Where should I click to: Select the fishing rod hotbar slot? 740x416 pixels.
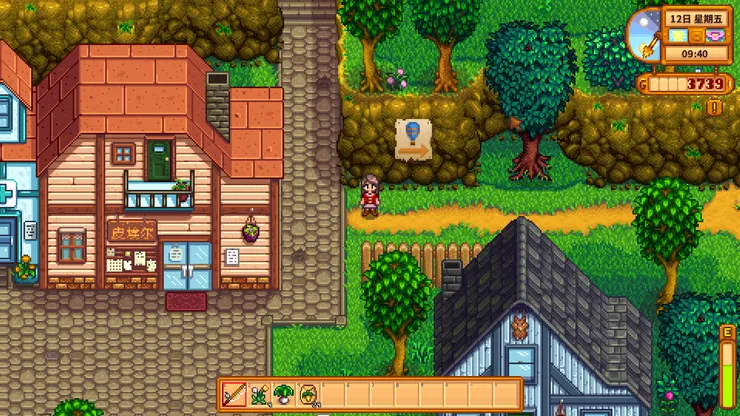(x=235, y=394)
